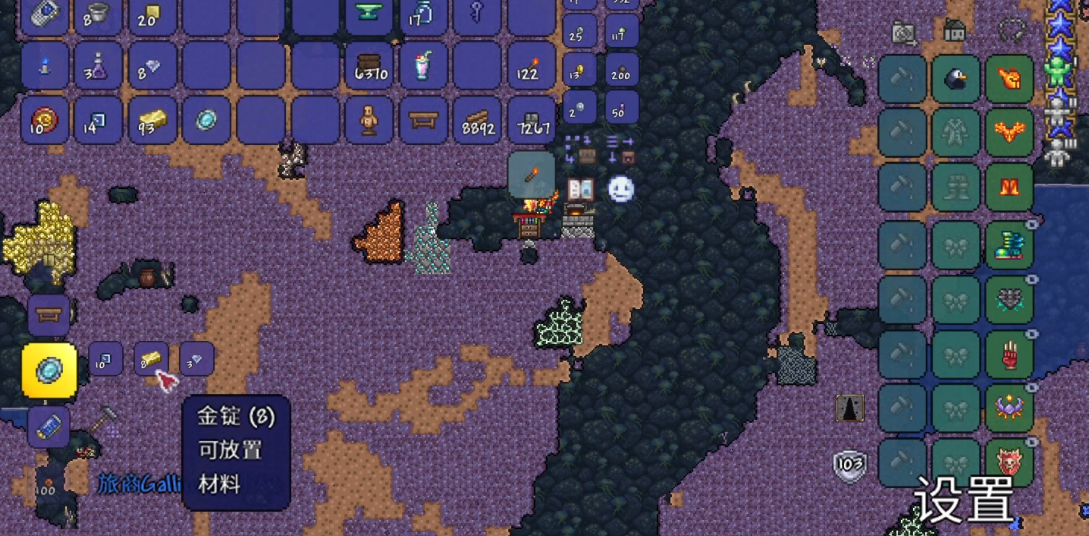
Task: Open the 设置 settings button
Action: 963,499
